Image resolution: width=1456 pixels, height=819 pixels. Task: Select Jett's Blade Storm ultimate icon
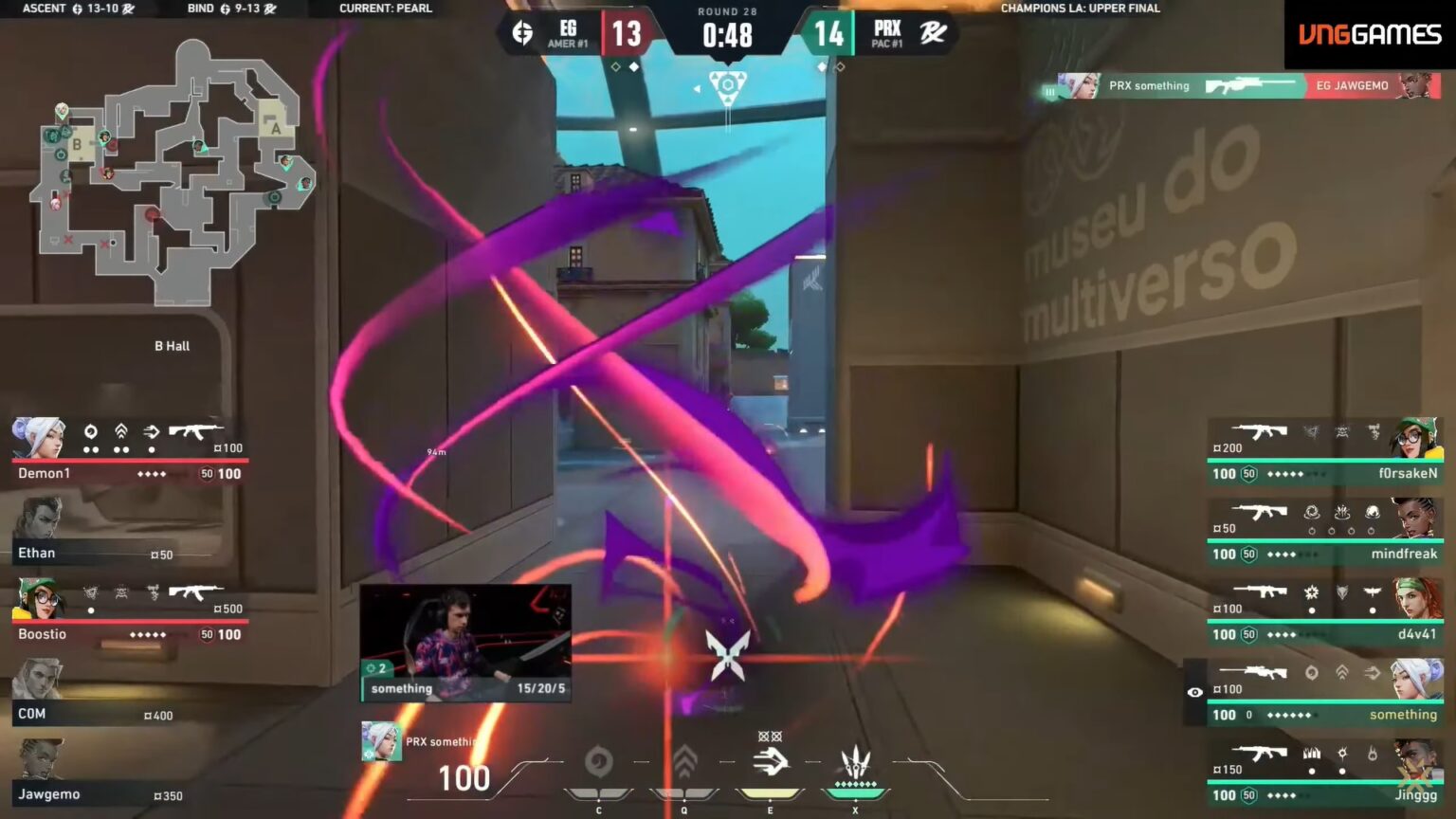[x=855, y=758]
